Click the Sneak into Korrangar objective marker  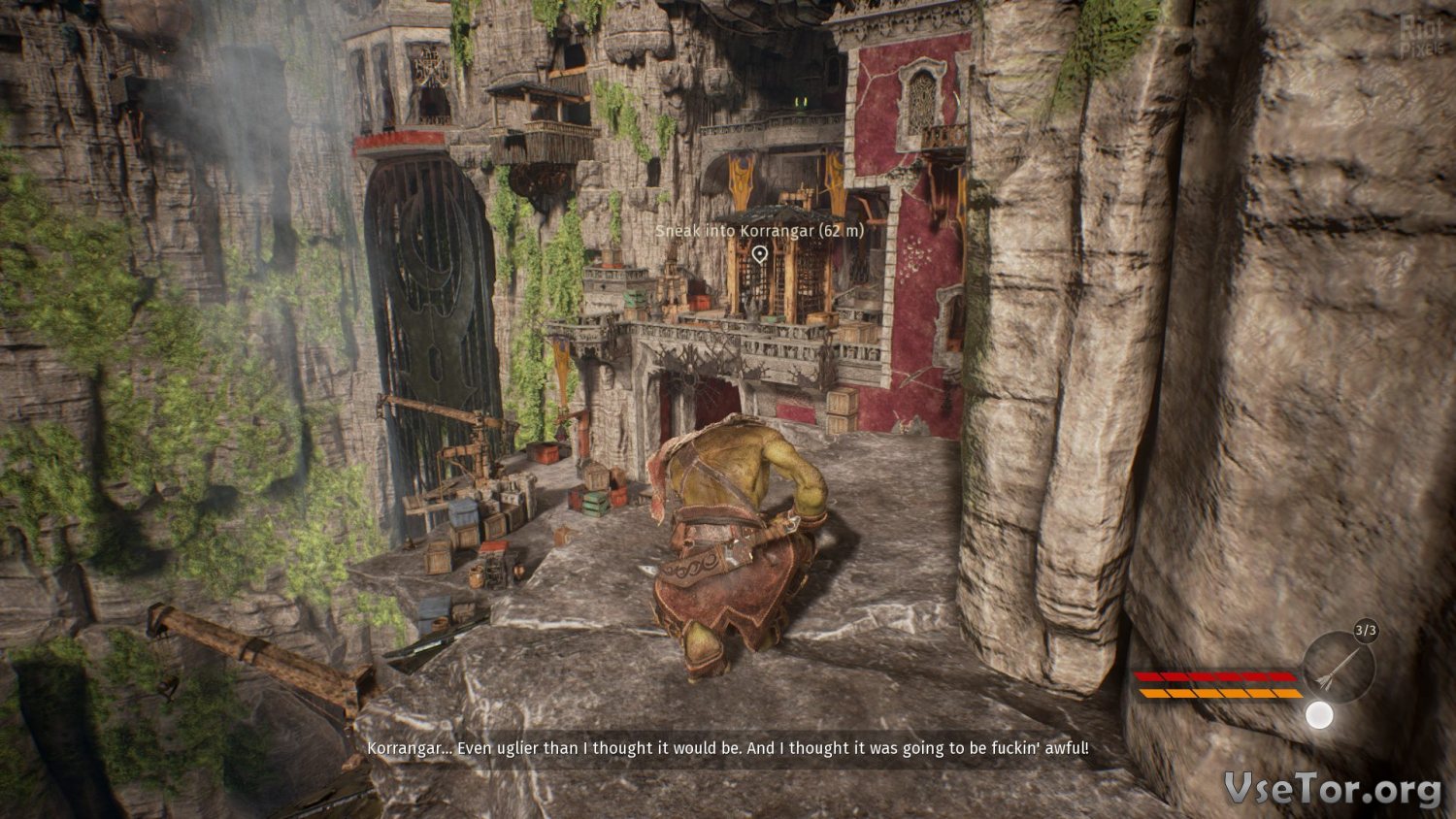tap(760, 254)
